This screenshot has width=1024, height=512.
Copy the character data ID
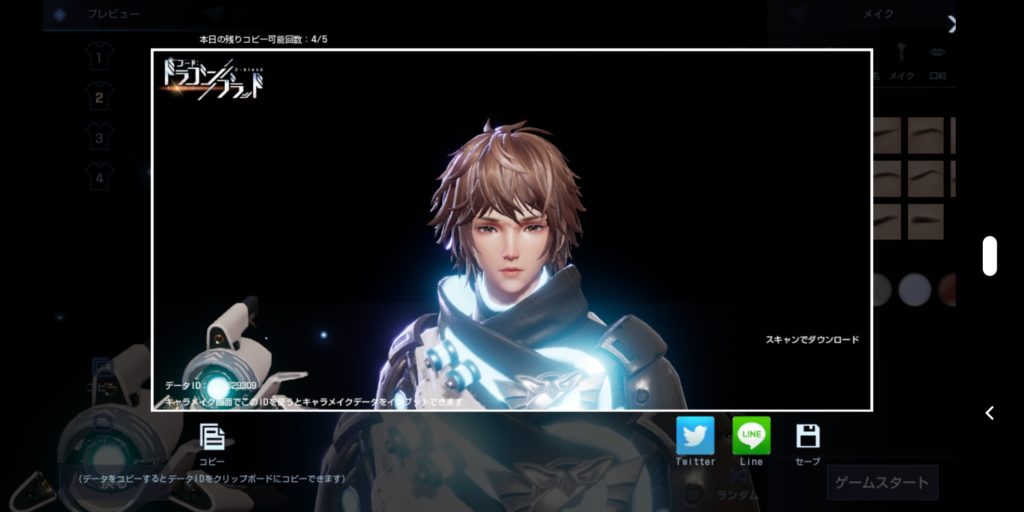coord(211,438)
